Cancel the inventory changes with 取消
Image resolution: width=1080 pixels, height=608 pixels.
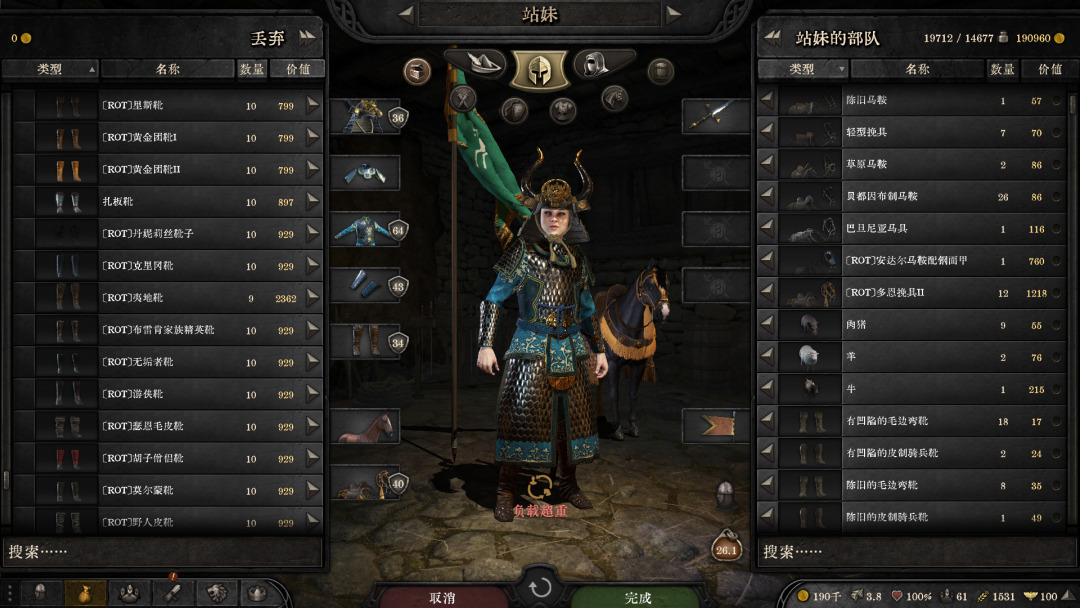coord(442,597)
